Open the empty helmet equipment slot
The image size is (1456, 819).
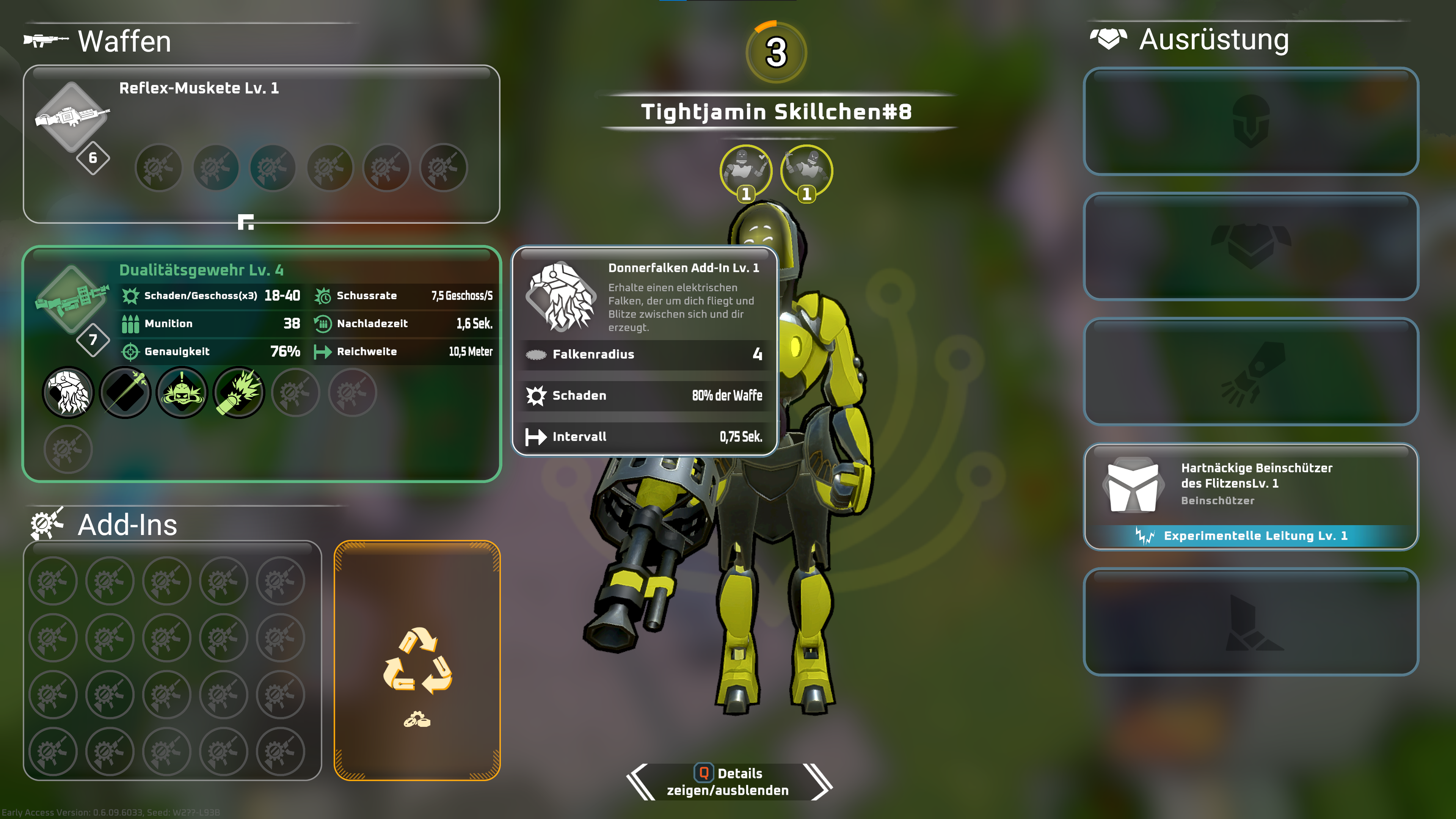[1250, 121]
